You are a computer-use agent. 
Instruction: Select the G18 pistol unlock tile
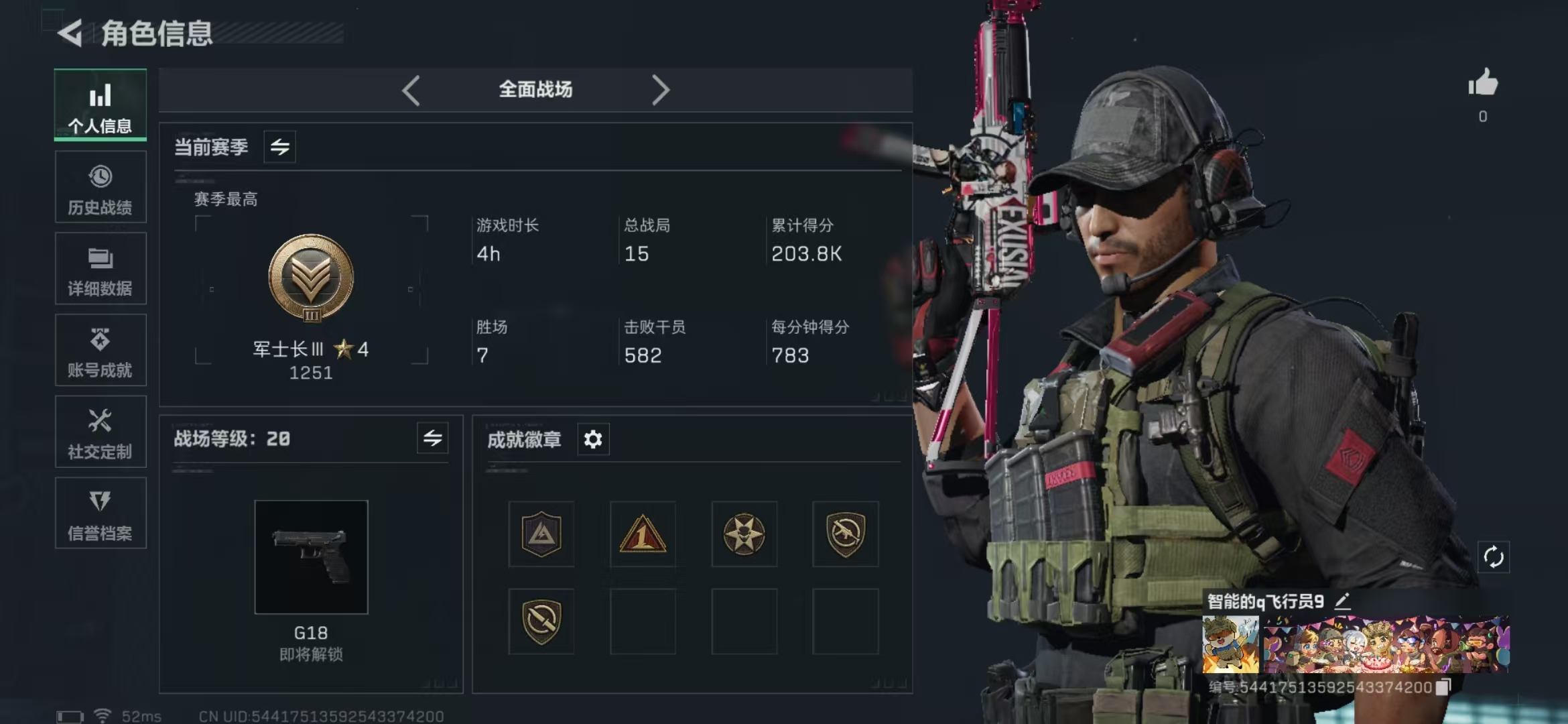311,557
